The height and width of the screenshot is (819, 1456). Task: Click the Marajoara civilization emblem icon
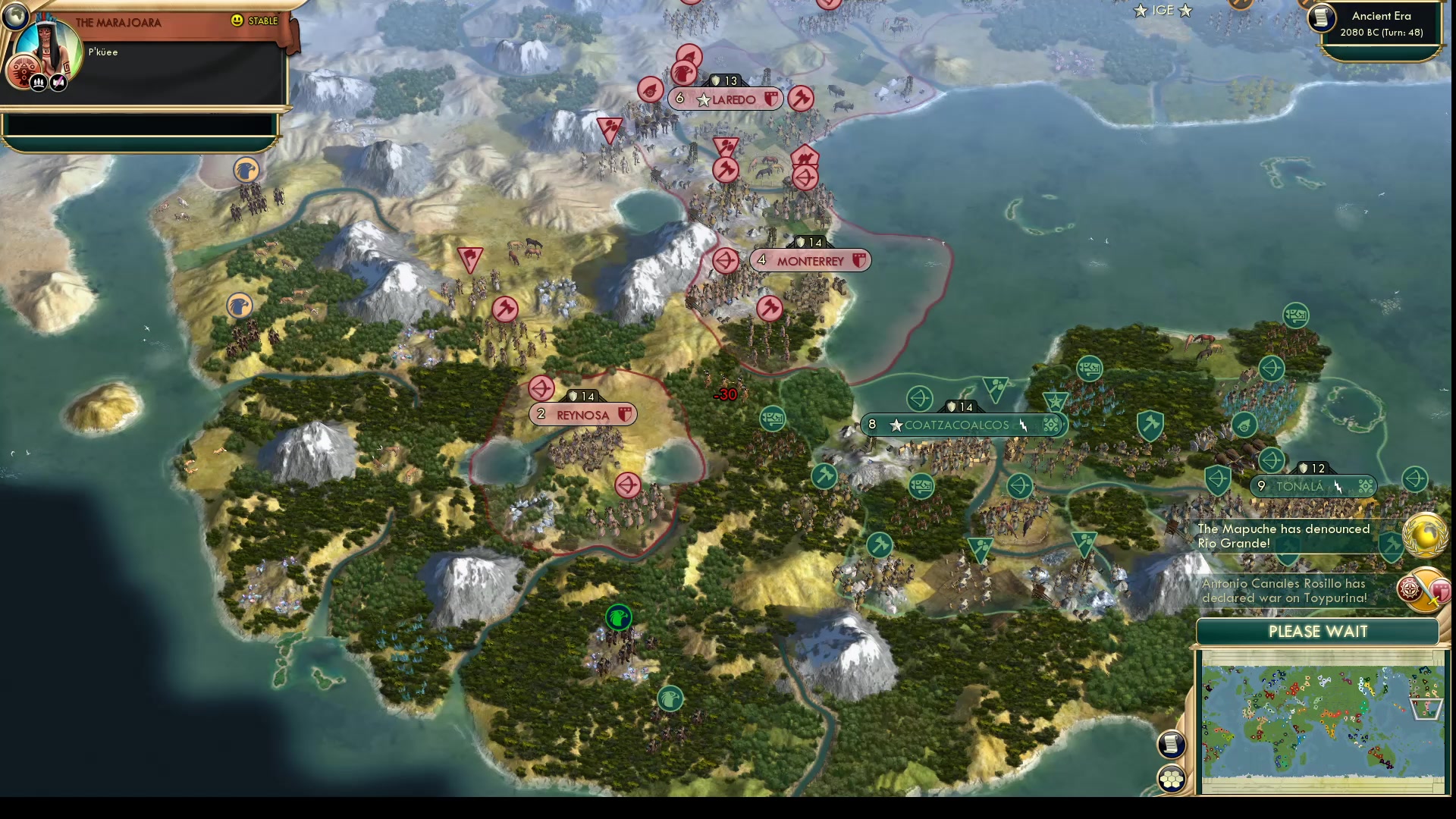coord(22,71)
